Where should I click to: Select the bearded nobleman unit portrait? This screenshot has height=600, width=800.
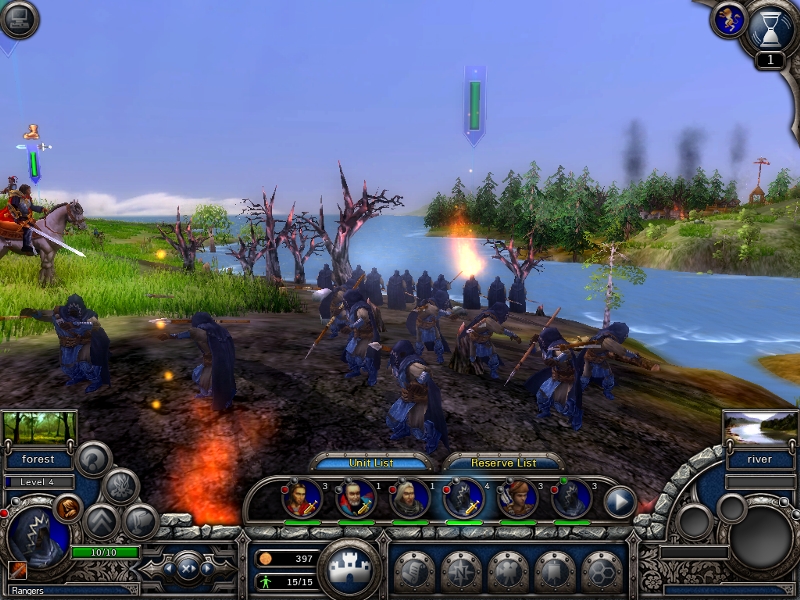click(355, 498)
